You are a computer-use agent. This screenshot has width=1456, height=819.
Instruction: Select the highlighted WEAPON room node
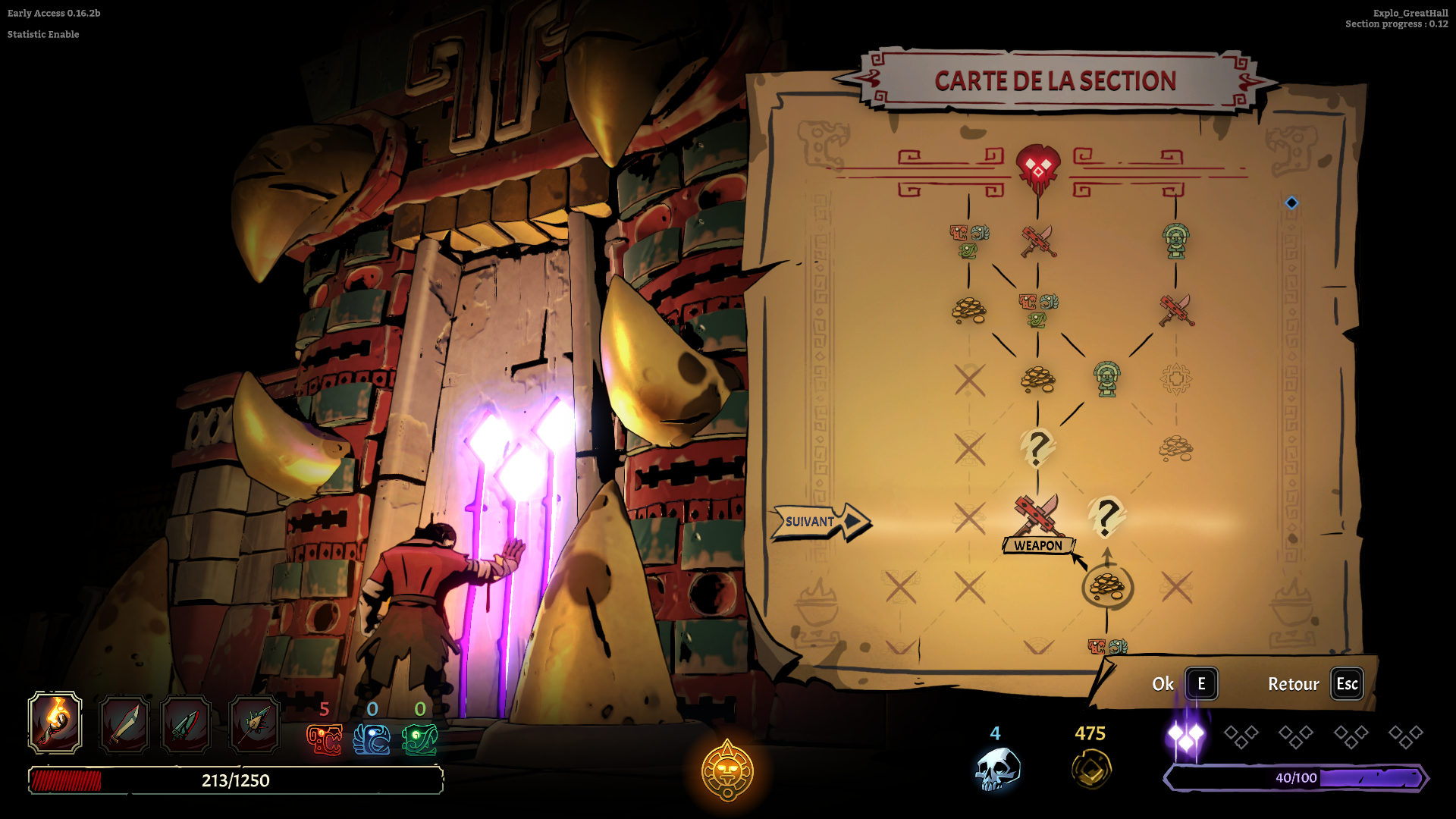(1037, 517)
